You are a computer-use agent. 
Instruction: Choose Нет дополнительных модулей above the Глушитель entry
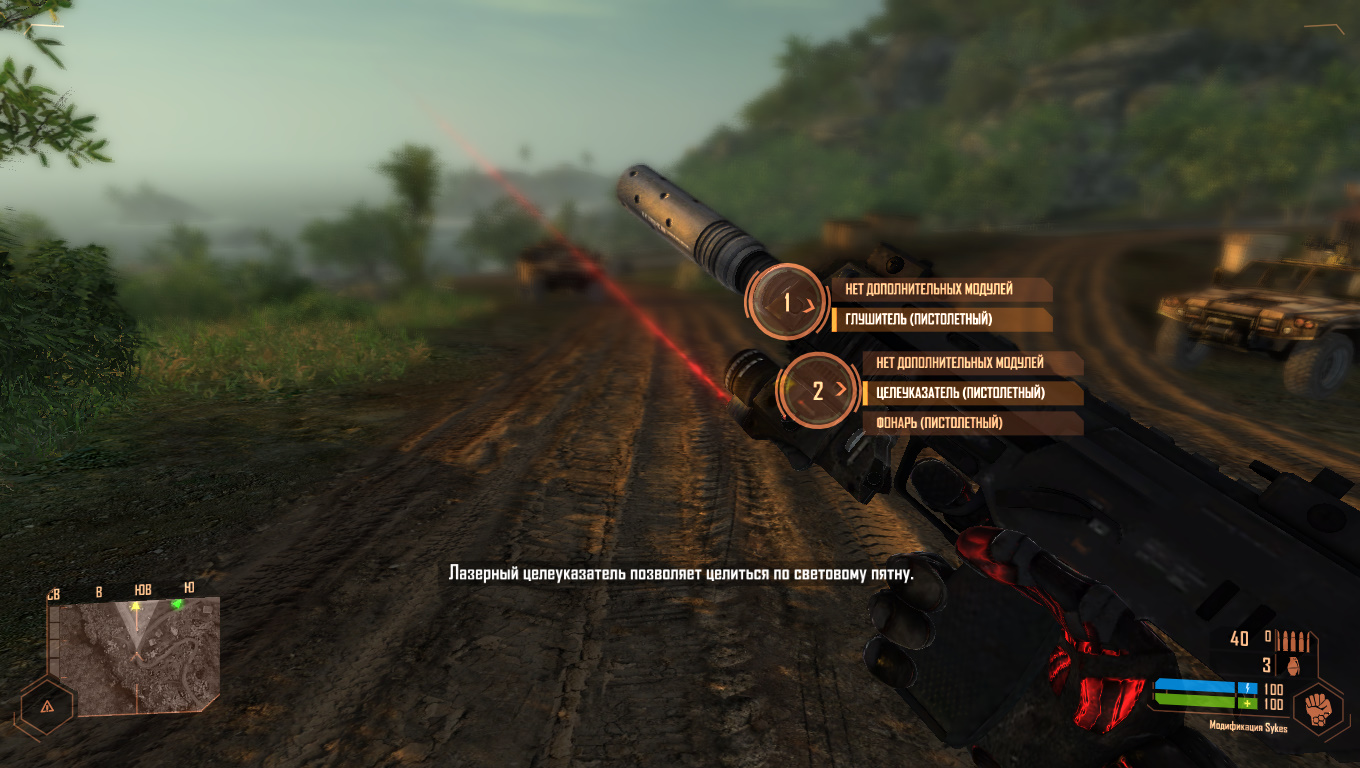point(940,289)
